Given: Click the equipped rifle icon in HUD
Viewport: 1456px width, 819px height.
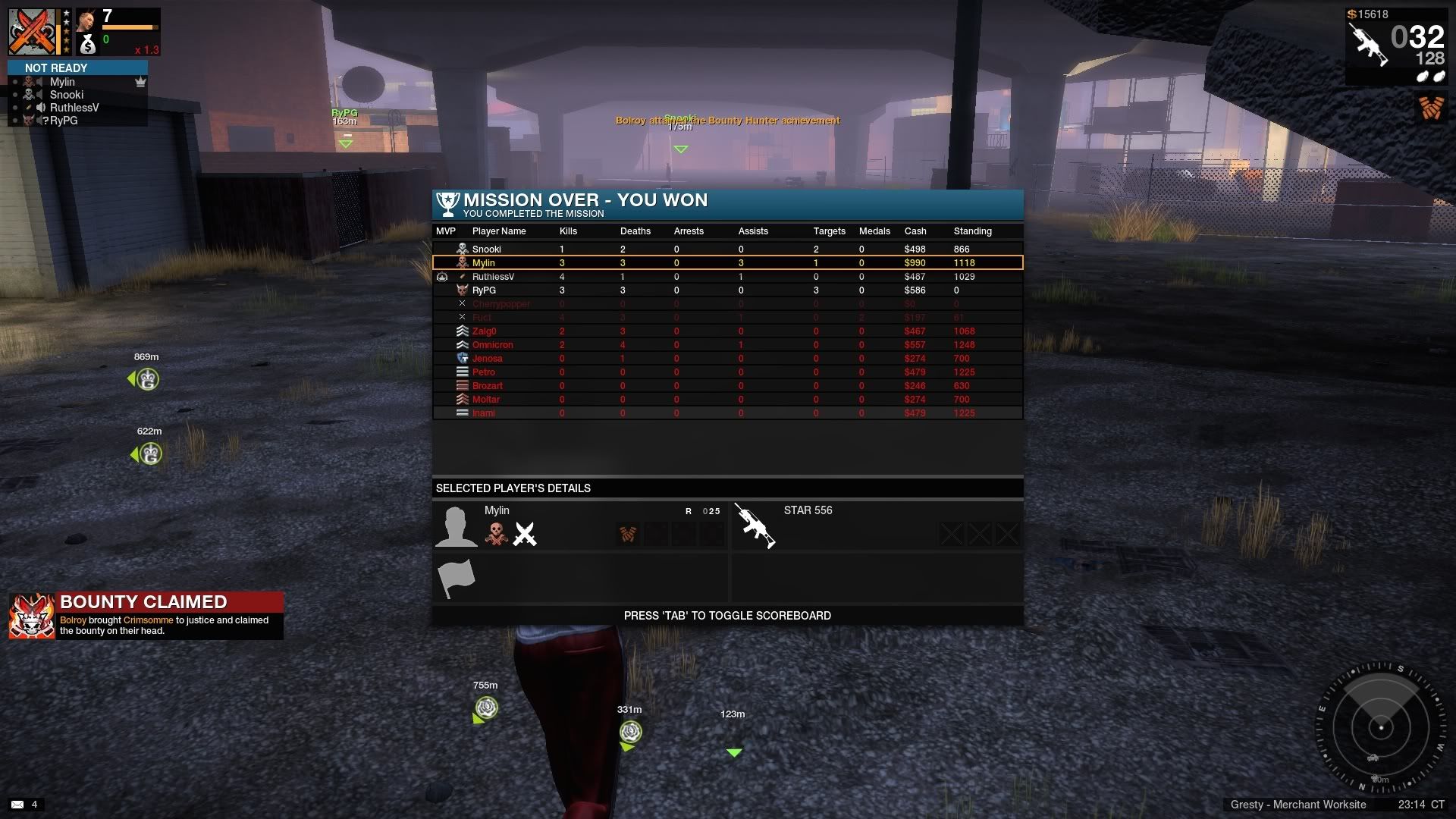Looking at the screenshot, I should (1369, 44).
